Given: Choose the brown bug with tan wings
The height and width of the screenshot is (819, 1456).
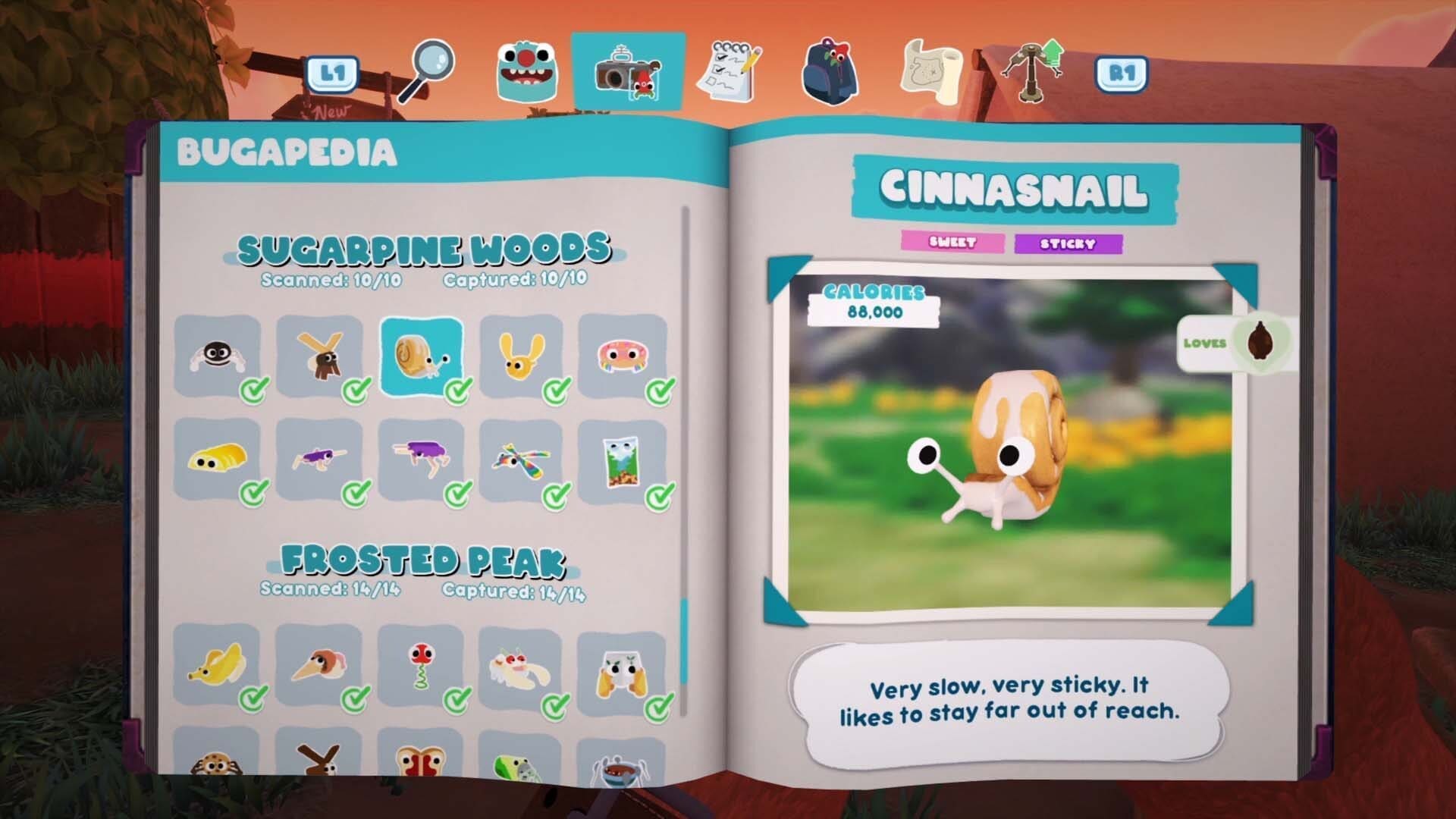Looking at the screenshot, I should click(x=319, y=356).
